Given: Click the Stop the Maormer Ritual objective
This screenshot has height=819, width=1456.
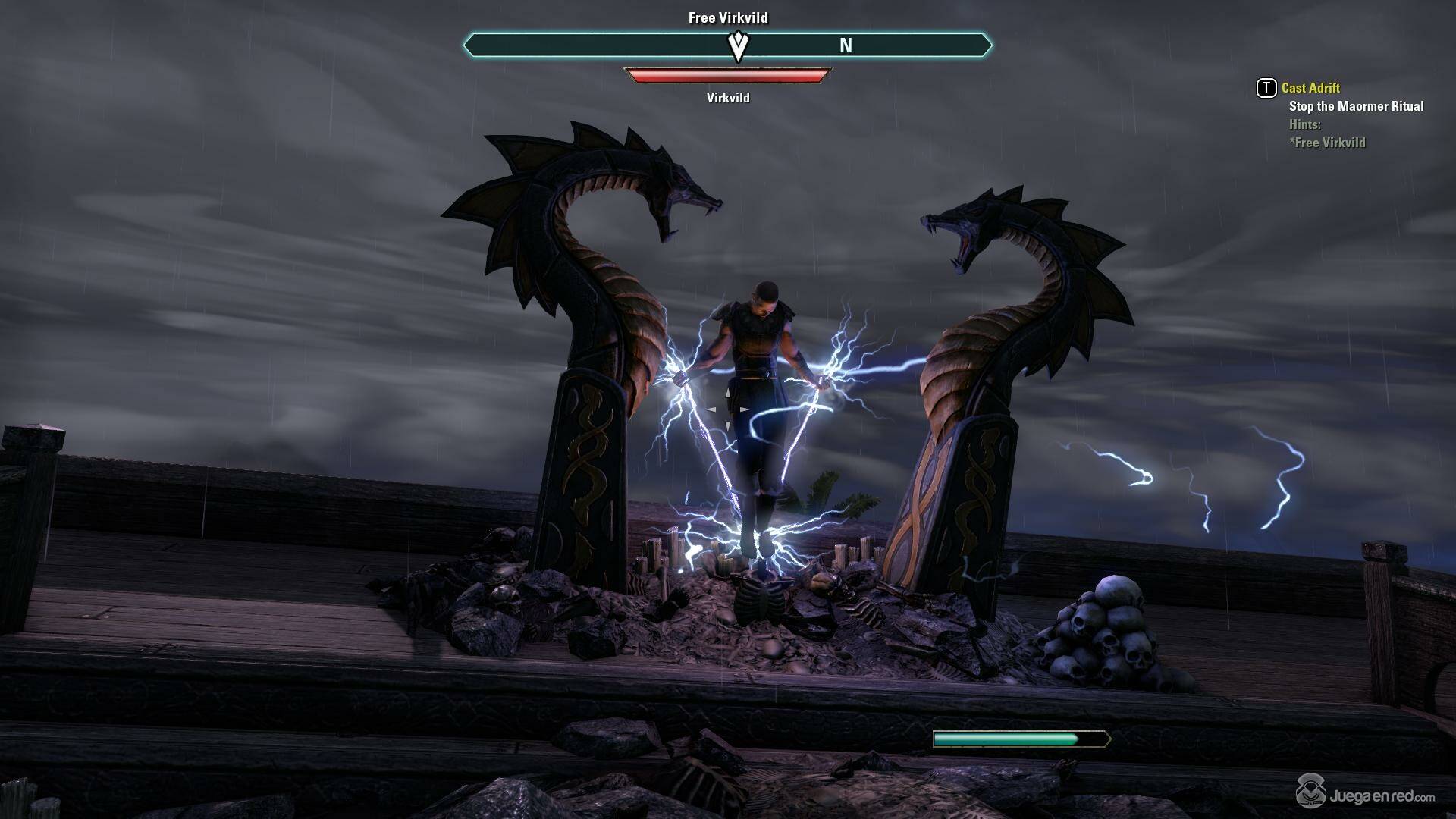Looking at the screenshot, I should click(1356, 106).
